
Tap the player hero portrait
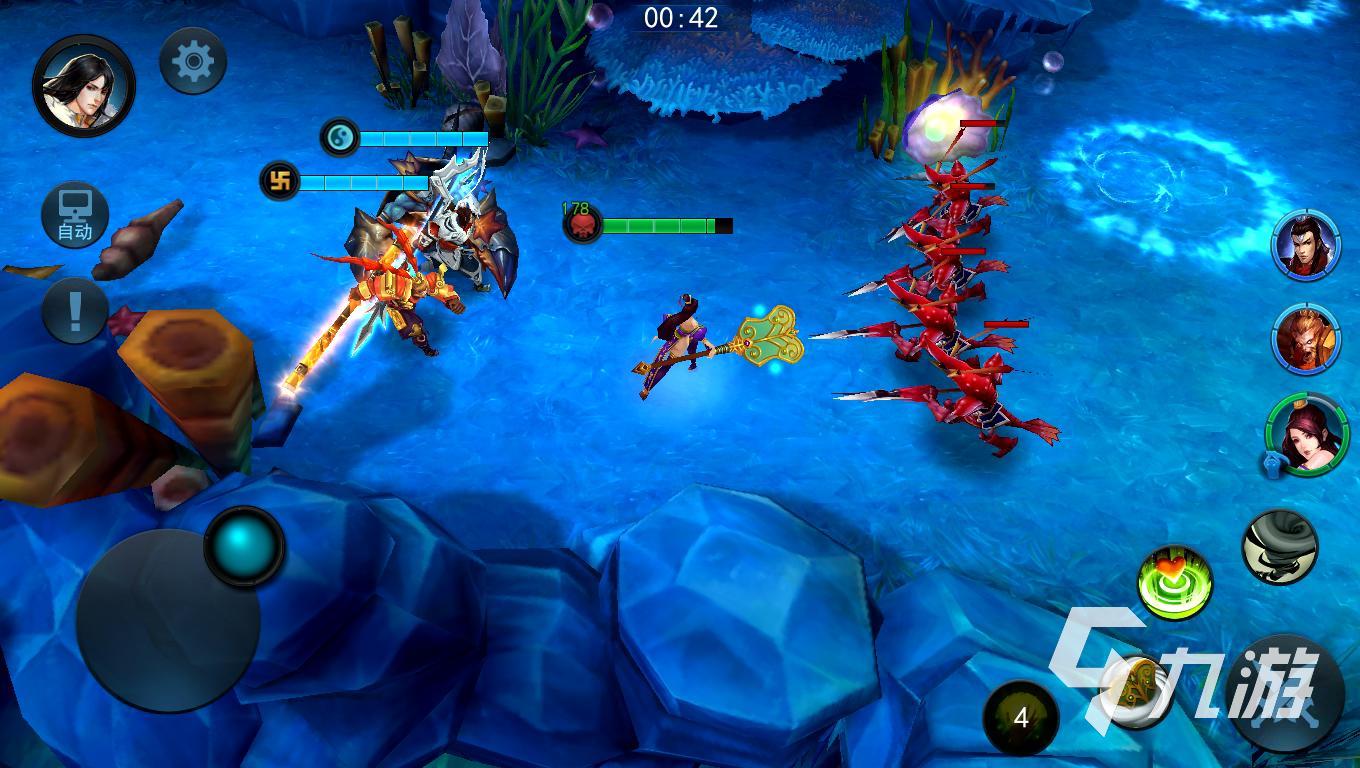(84, 86)
